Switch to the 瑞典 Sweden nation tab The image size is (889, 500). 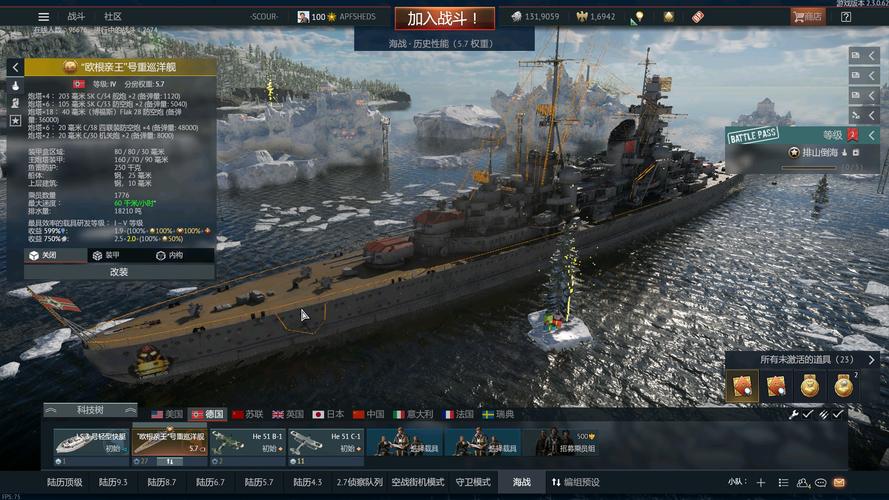tap(498, 414)
